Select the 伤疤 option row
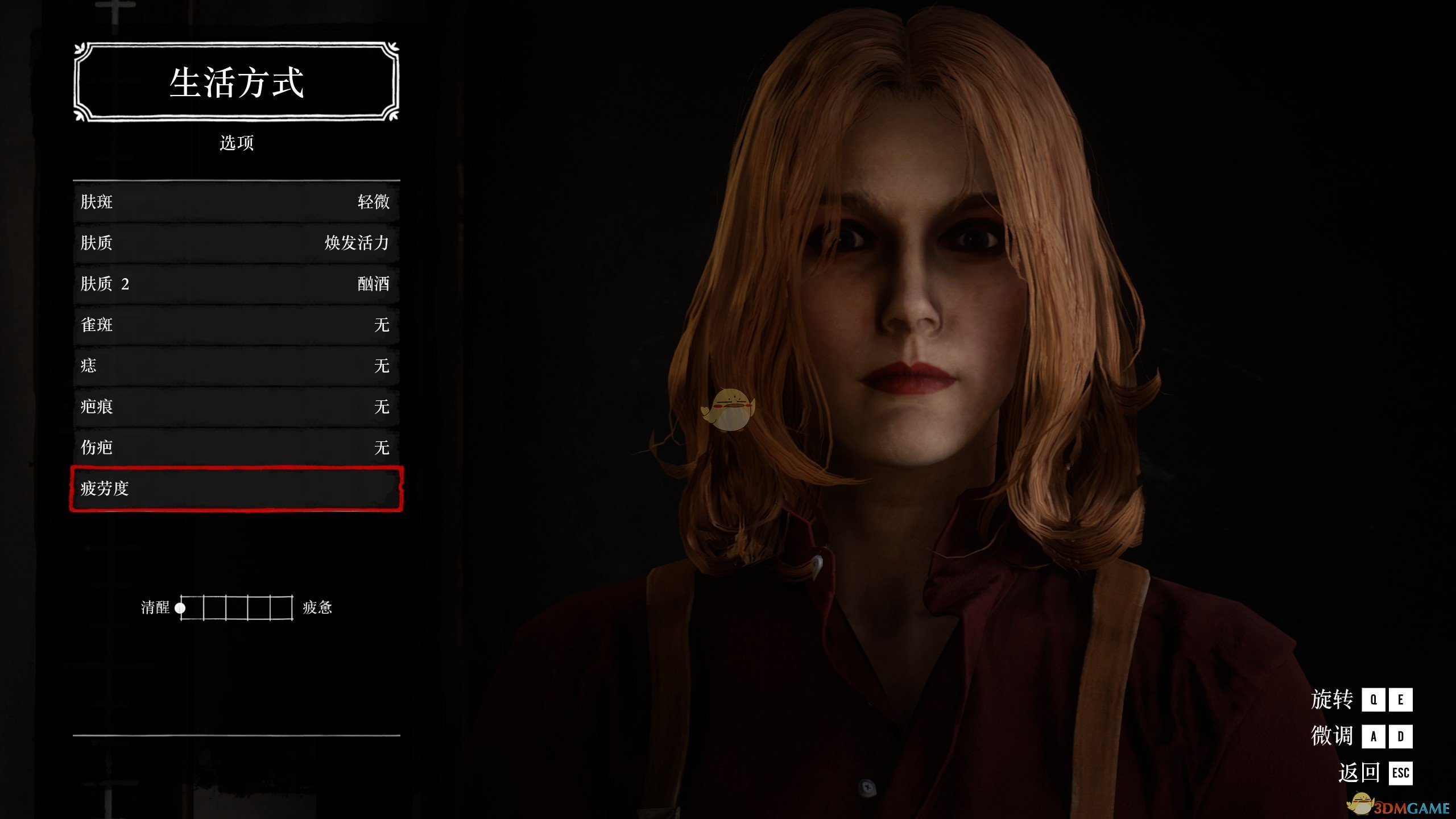 (x=236, y=448)
